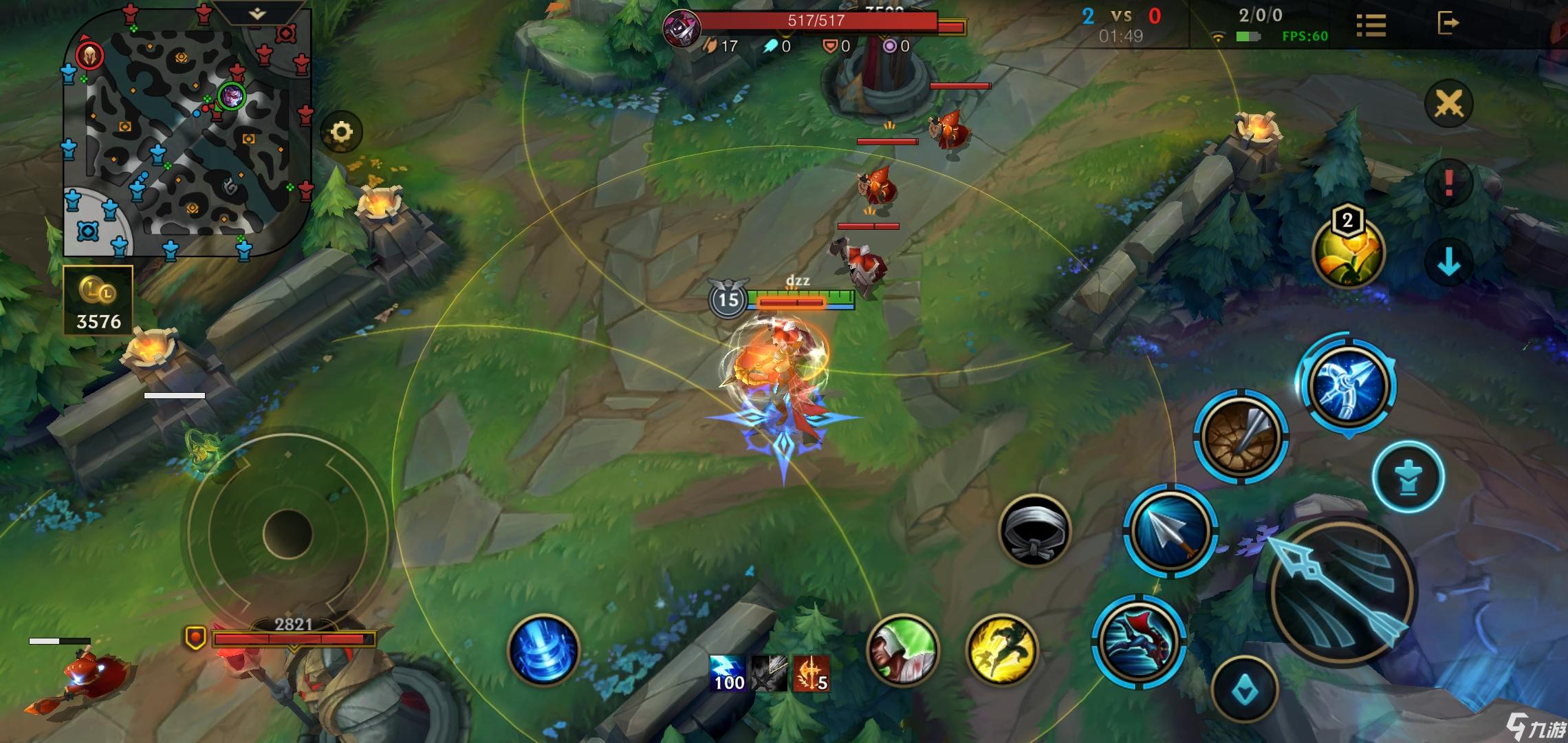Viewport: 1568px width, 743px height.
Task: Use the black belt item active
Action: [1034, 530]
